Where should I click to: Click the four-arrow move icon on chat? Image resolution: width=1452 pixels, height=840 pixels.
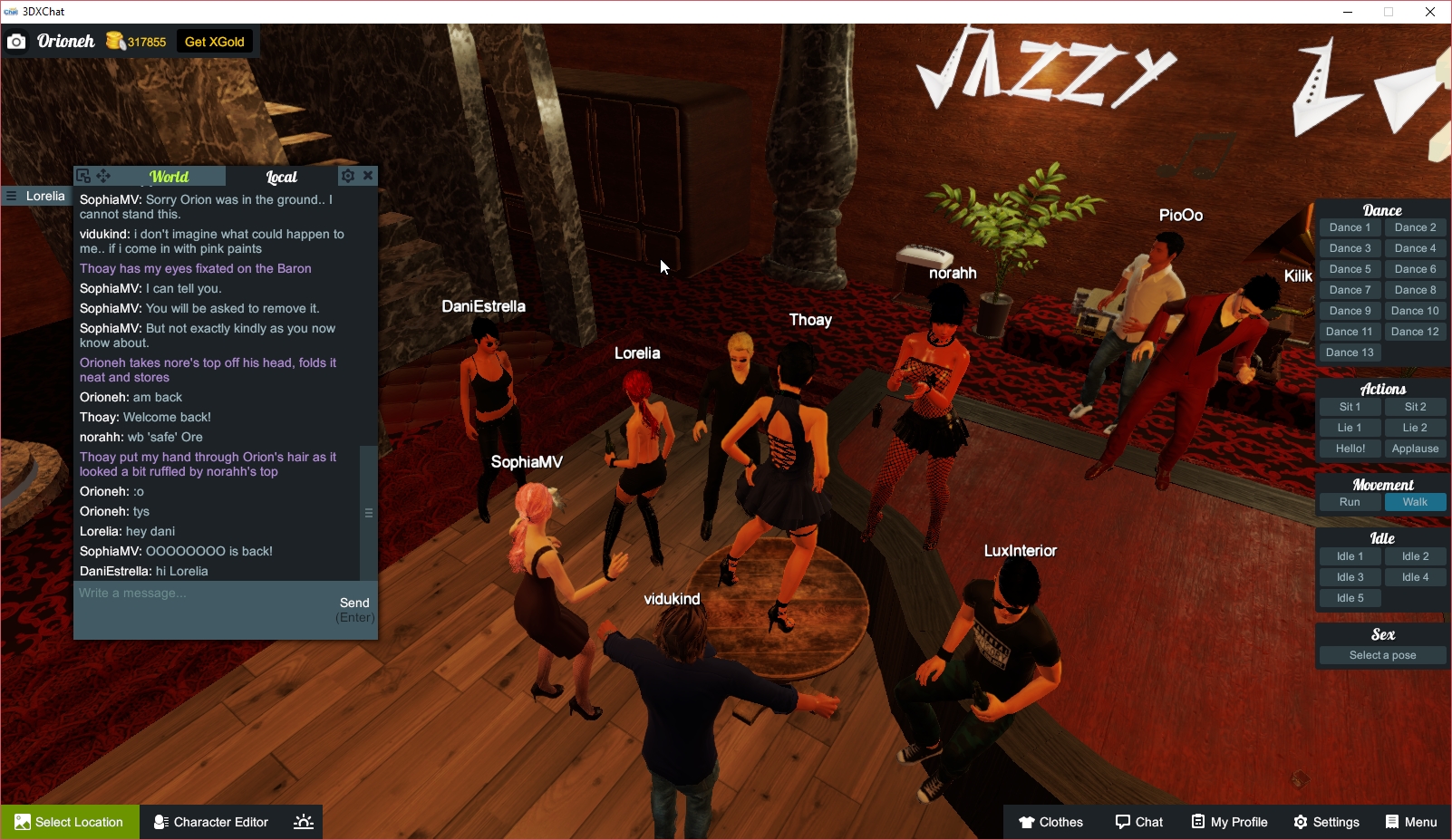(104, 175)
